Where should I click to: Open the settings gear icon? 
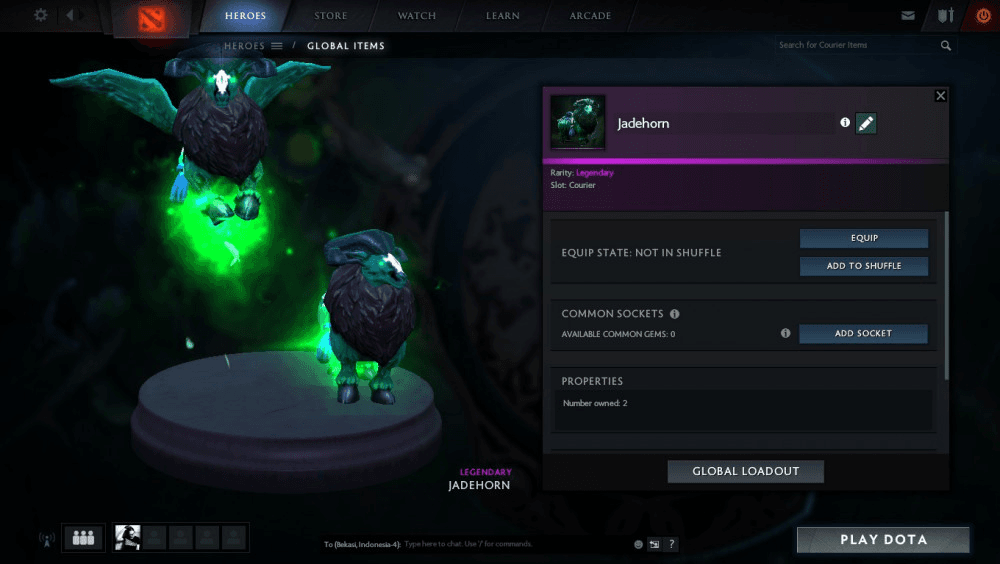(41, 15)
